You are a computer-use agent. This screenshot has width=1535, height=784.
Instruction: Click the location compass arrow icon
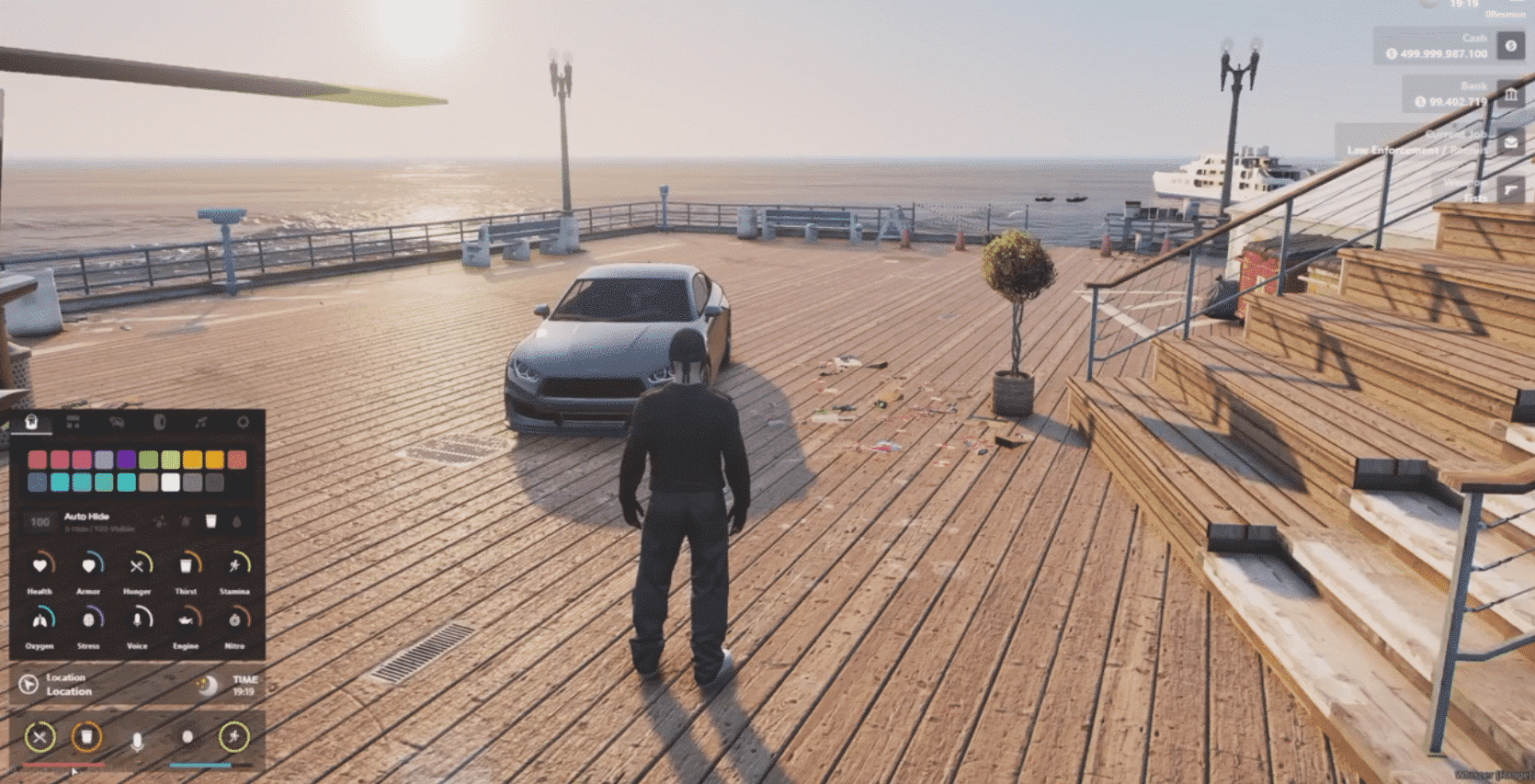[x=28, y=684]
